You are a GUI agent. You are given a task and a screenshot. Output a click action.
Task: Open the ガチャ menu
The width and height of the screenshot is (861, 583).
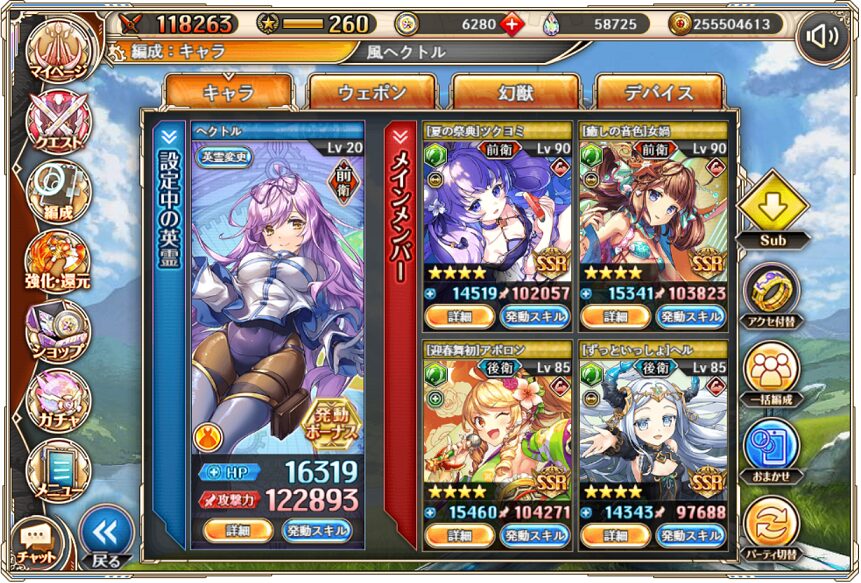[x=57, y=400]
